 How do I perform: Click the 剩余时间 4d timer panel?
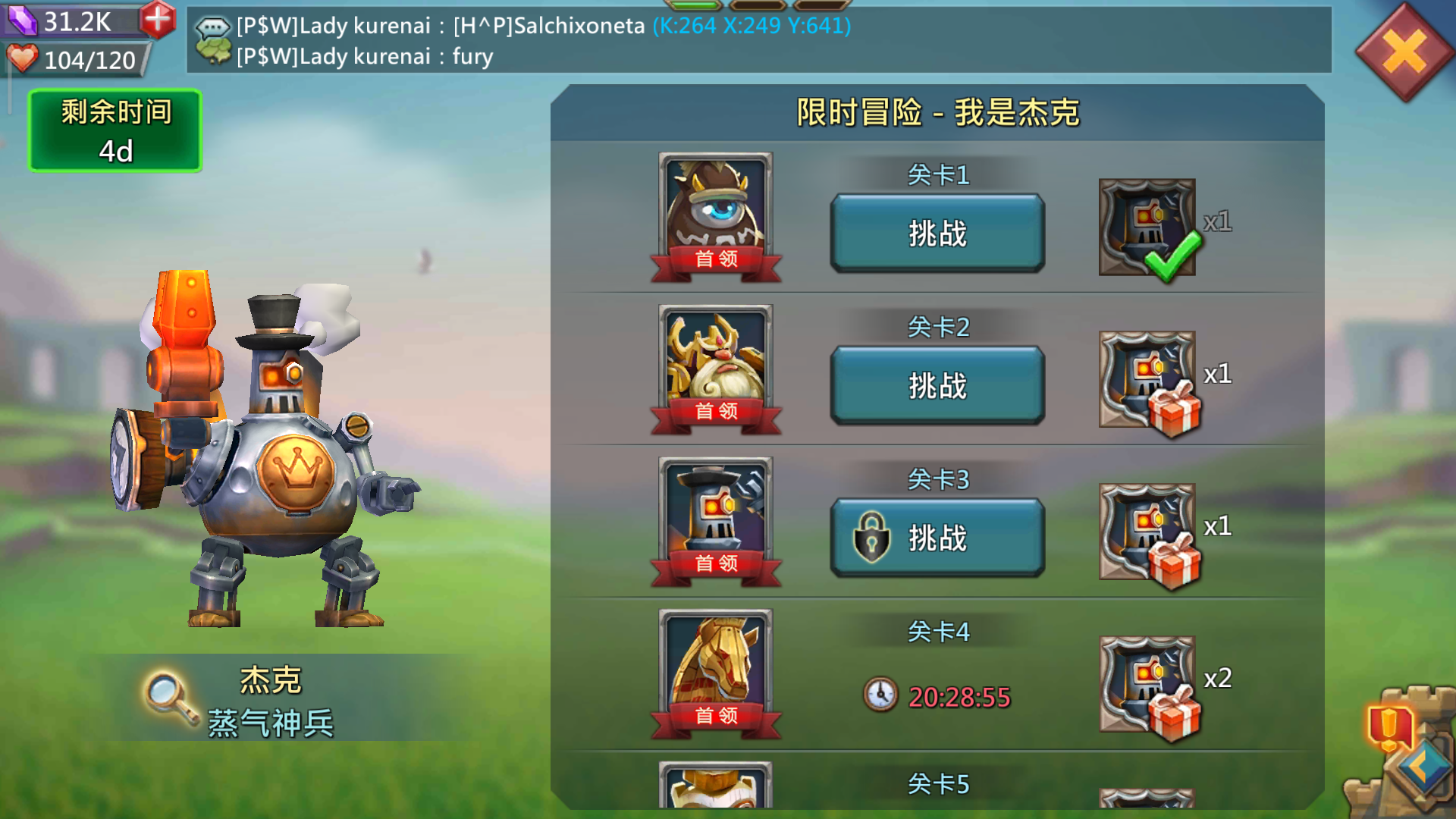[x=114, y=130]
